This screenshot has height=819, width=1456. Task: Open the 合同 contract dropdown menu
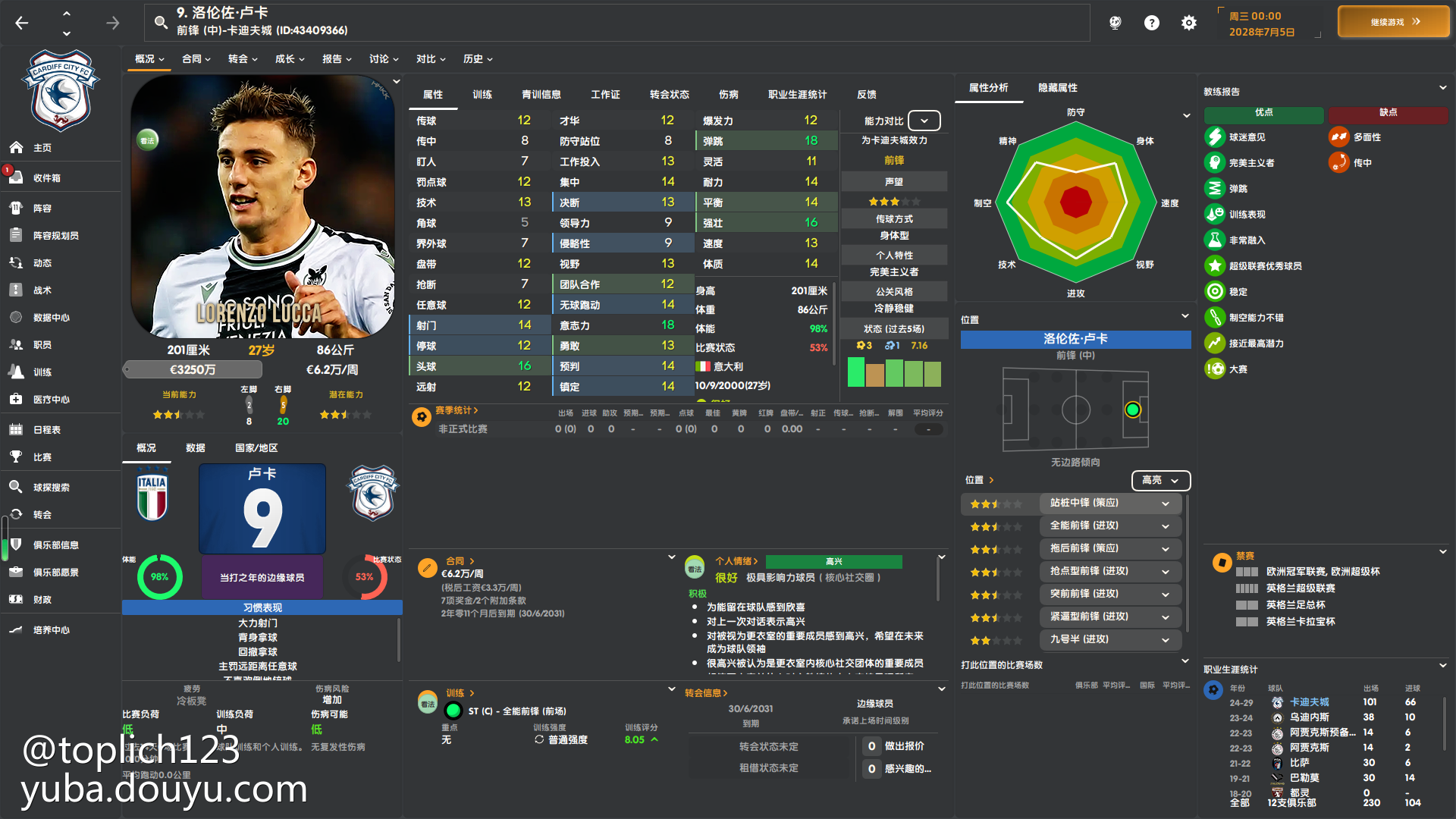point(196,59)
